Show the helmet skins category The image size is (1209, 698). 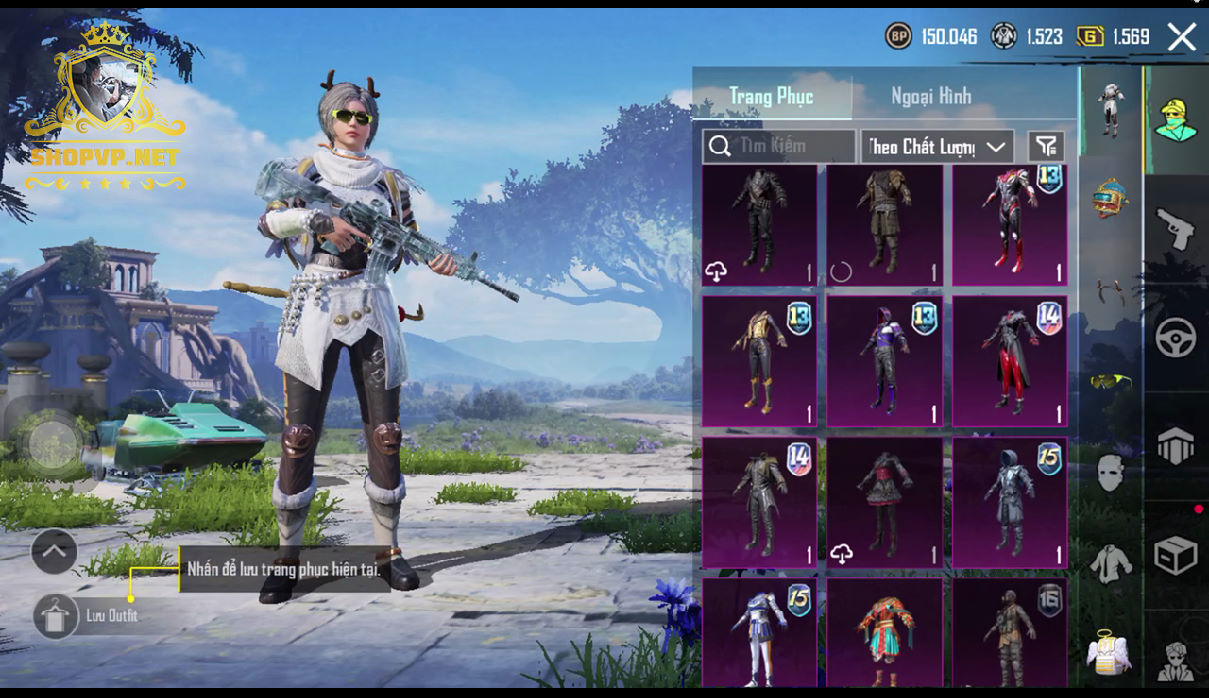1110,199
